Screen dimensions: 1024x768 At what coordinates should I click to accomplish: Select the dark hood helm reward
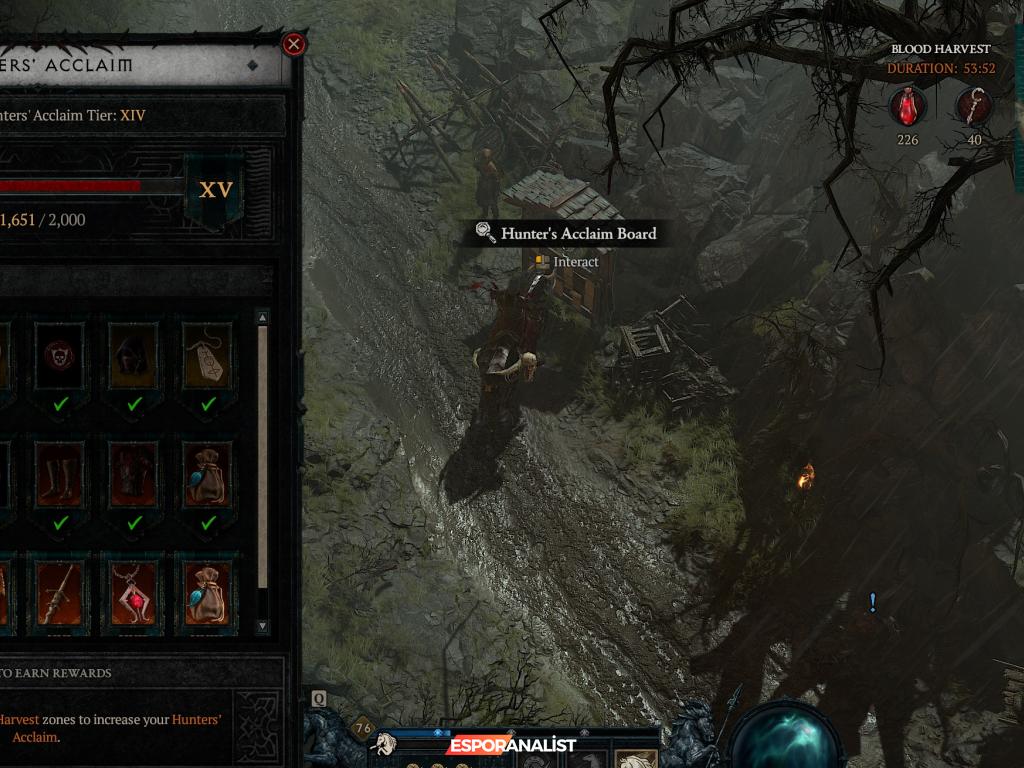coord(134,355)
